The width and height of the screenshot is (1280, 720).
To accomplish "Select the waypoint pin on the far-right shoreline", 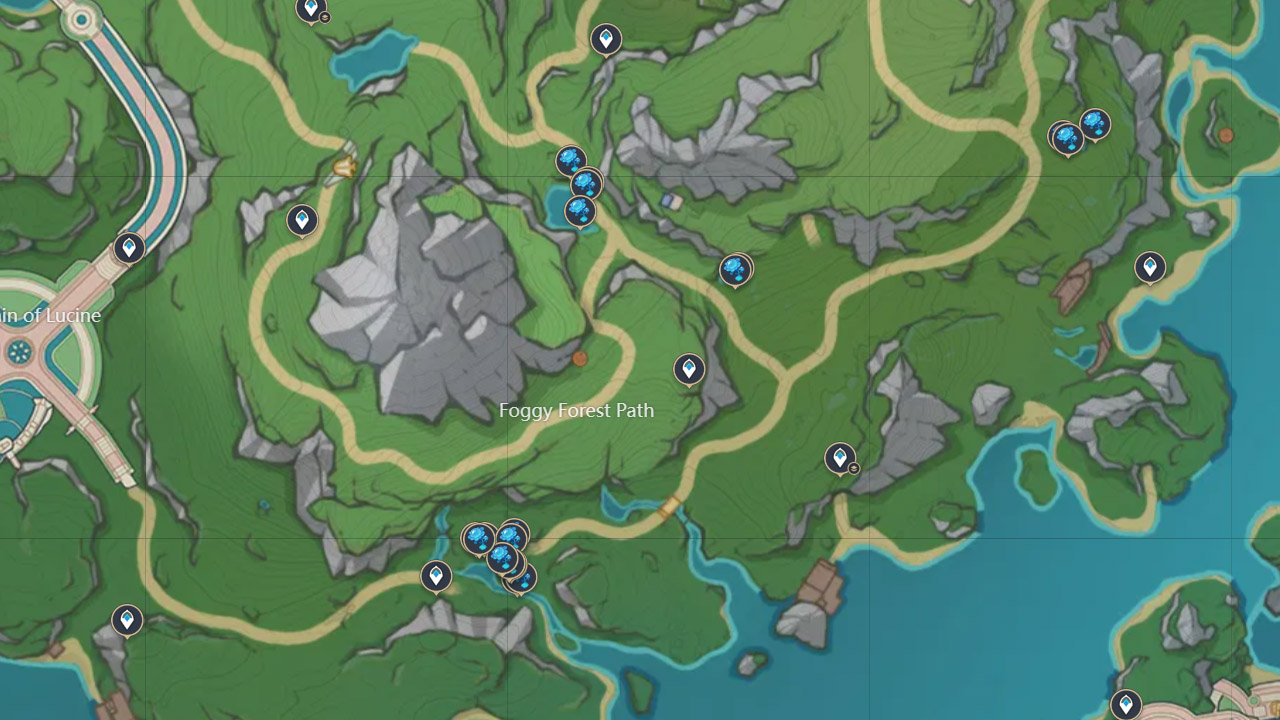I will [1148, 268].
